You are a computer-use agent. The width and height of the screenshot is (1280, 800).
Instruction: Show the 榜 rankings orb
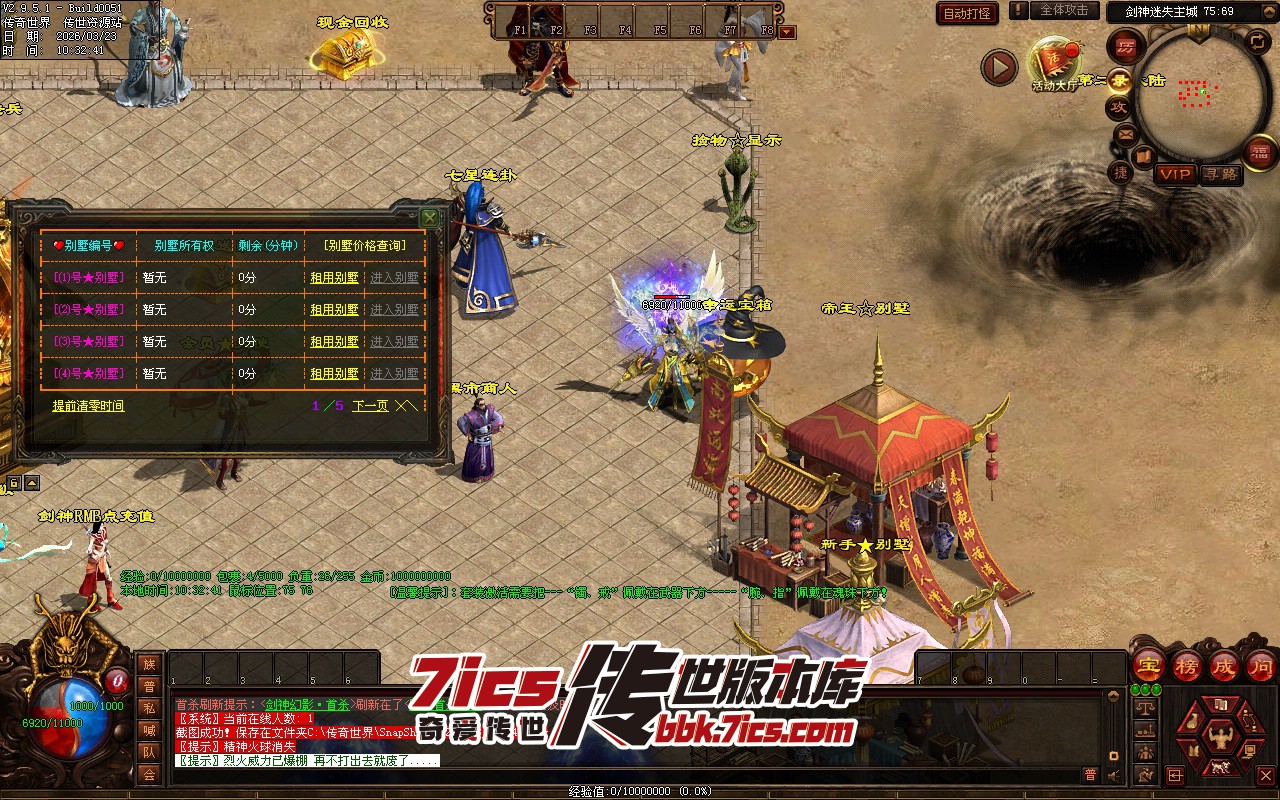point(1187,665)
